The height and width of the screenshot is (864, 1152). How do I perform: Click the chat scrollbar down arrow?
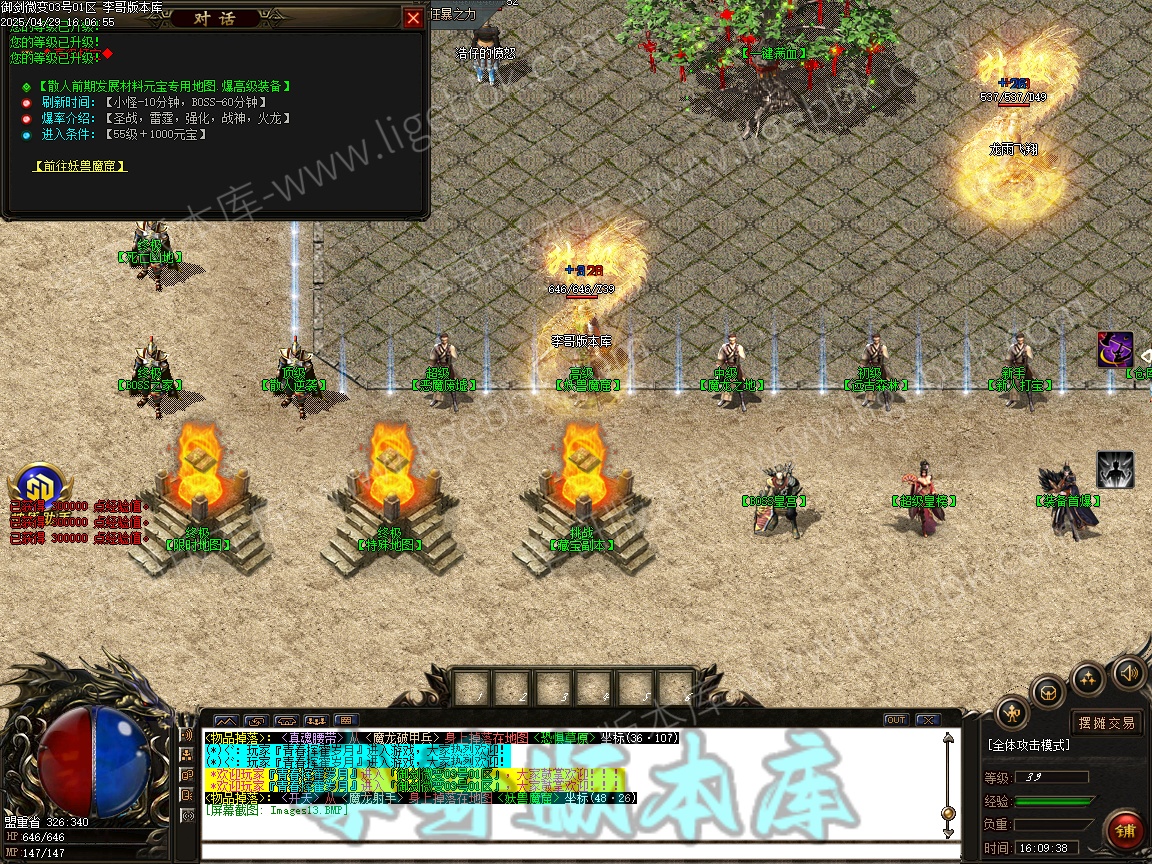[948, 832]
